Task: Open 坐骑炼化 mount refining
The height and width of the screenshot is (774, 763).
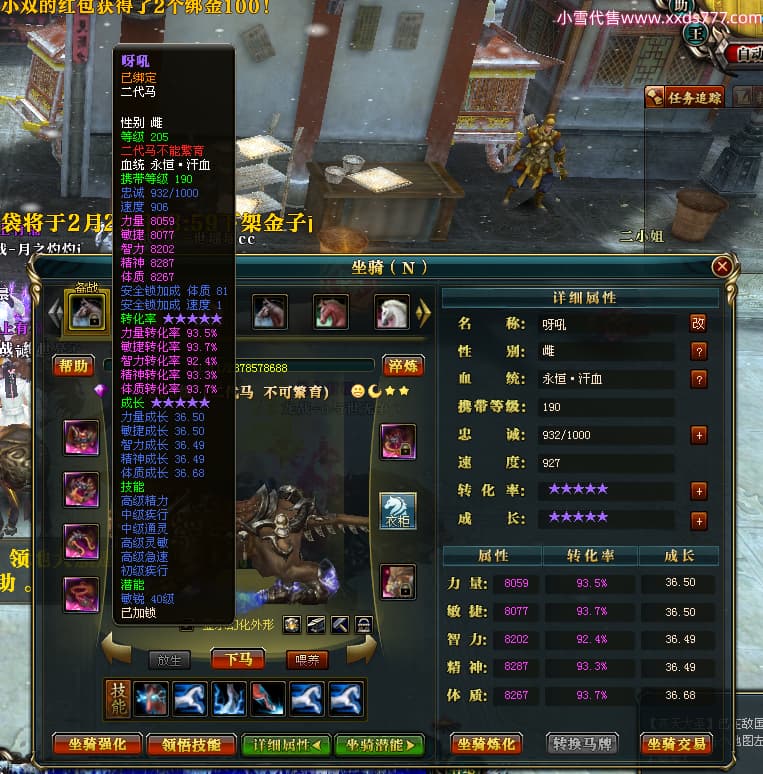Action: click(x=489, y=744)
